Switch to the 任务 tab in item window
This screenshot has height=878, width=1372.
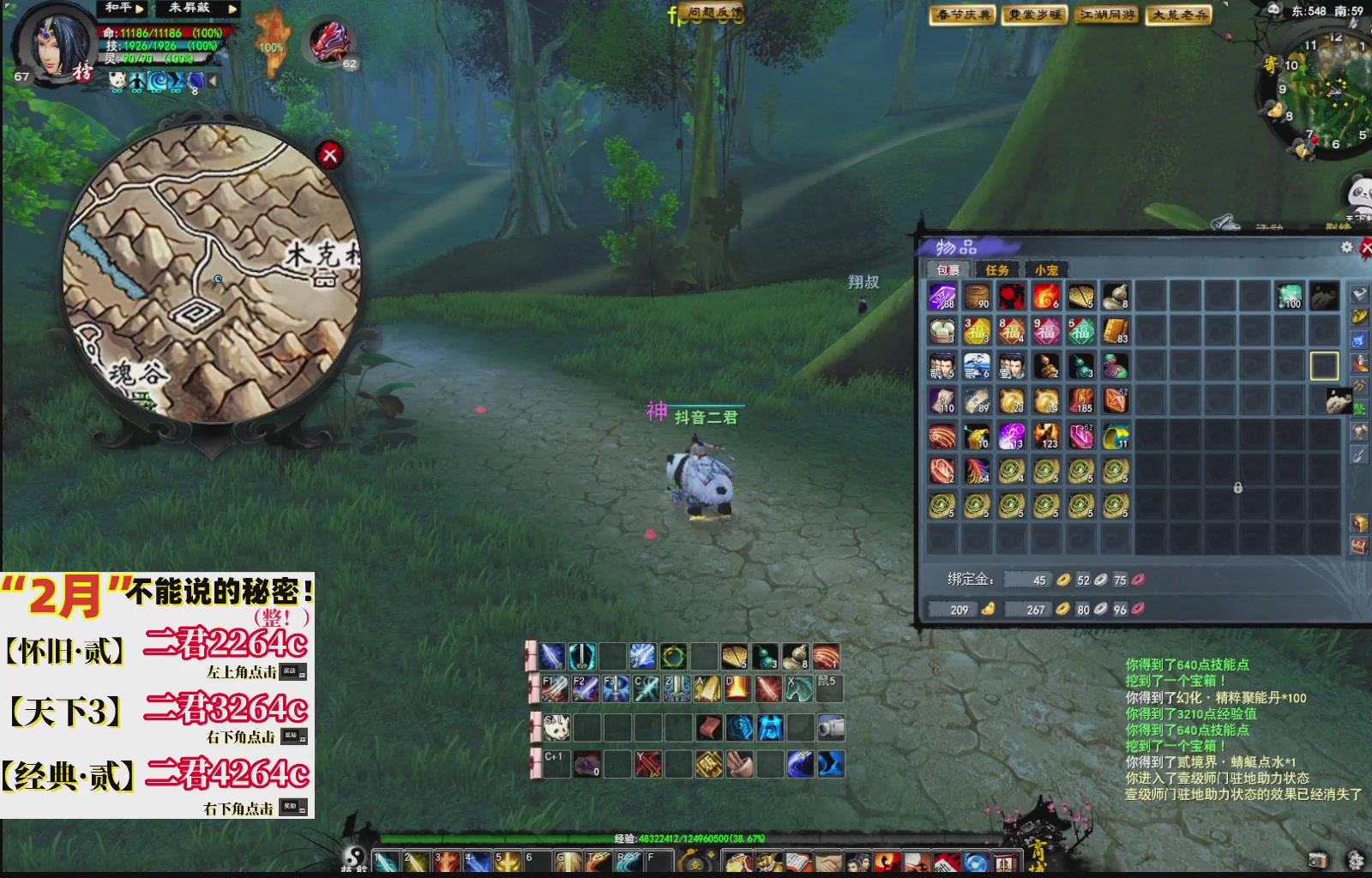pyautogui.click(x=996, y=270)
